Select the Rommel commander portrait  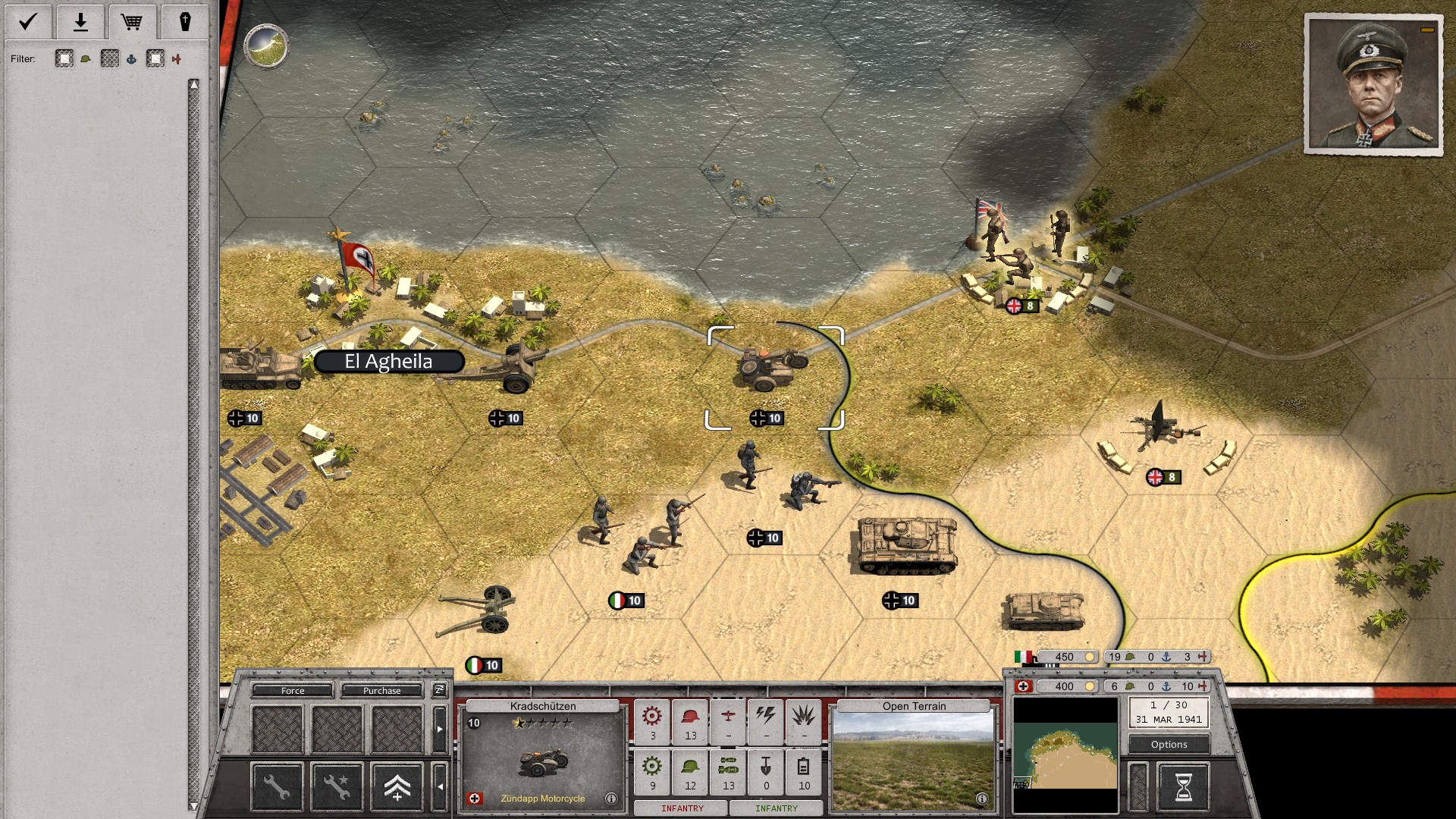coord(1373,83)
